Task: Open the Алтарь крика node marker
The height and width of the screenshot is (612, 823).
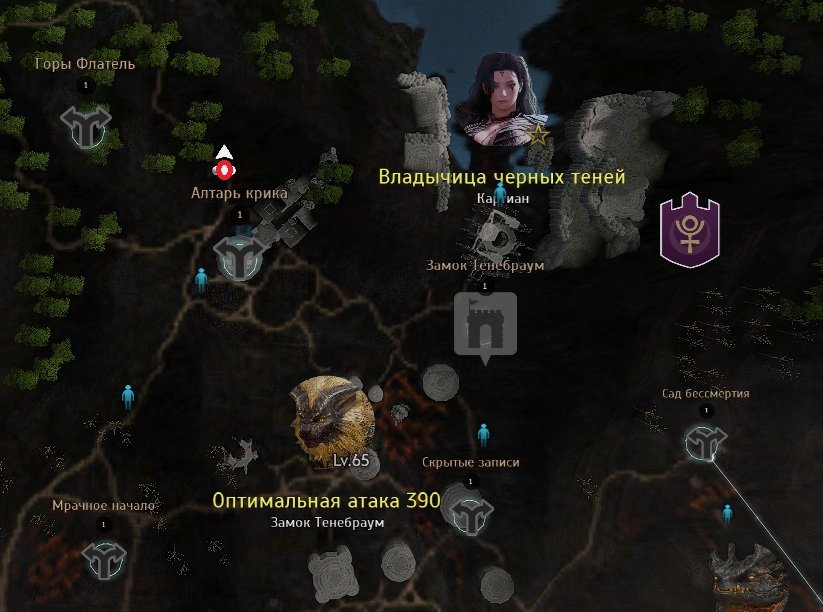Action: pos(239,257)
